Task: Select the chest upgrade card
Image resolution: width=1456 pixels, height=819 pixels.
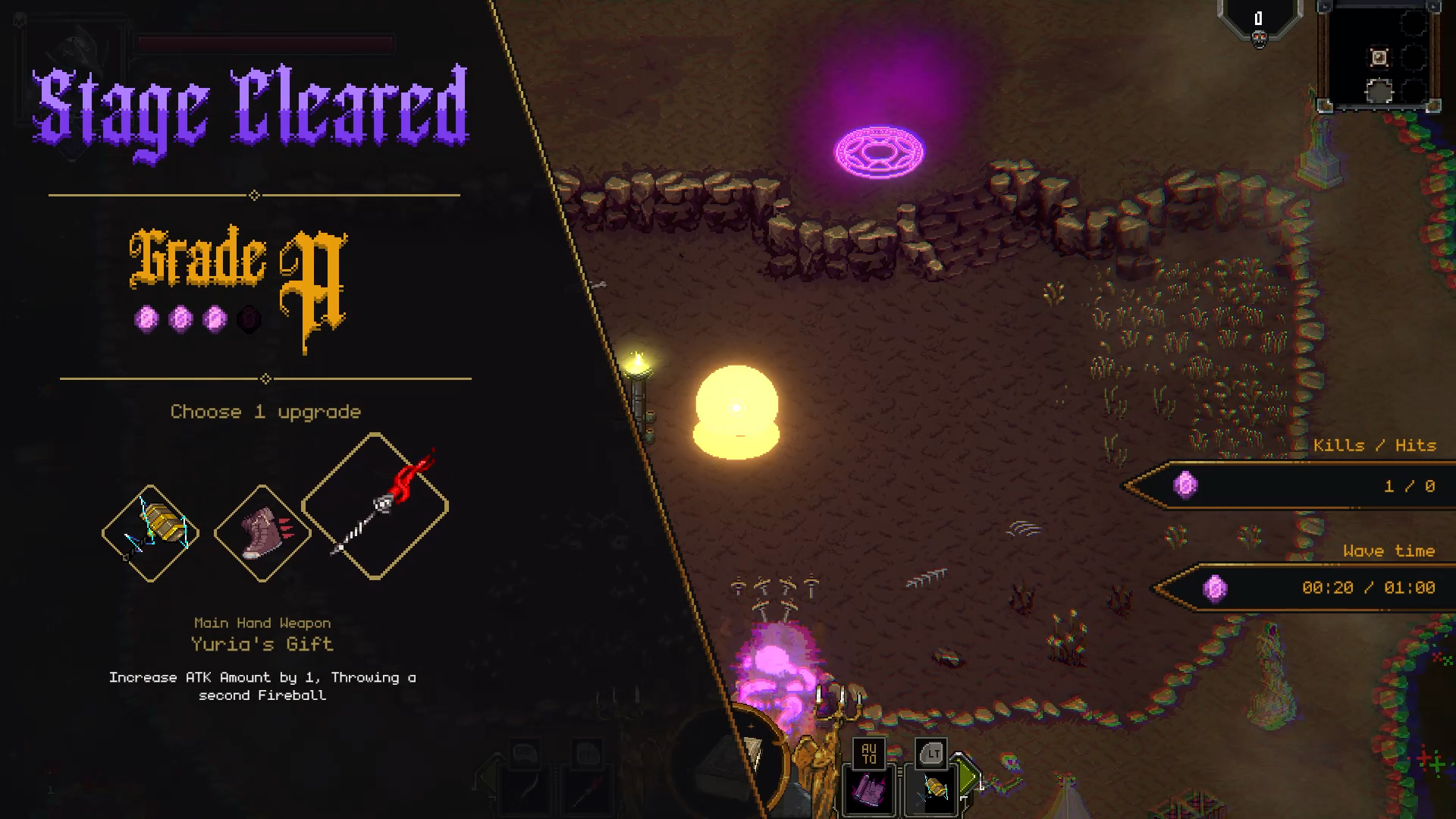Action: tap(149, 531)
